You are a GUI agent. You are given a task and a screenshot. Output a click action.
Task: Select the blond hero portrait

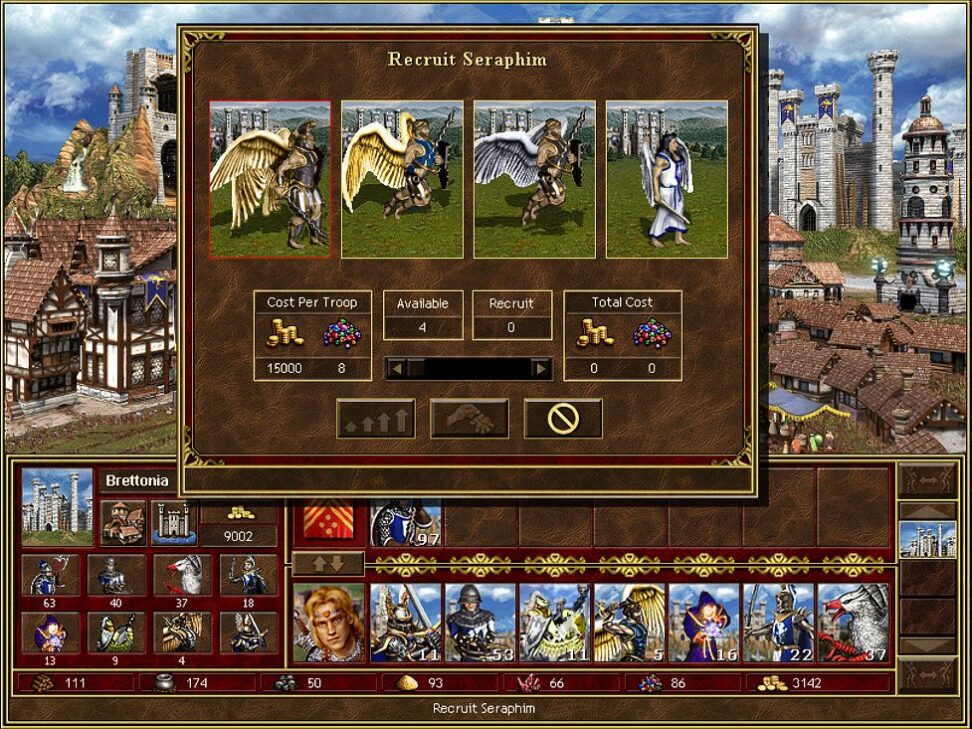329,623
